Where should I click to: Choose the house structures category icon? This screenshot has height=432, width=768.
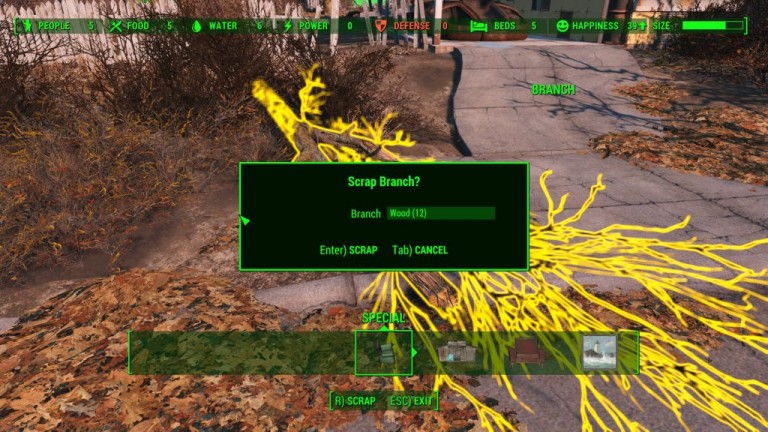pos(455,353)
